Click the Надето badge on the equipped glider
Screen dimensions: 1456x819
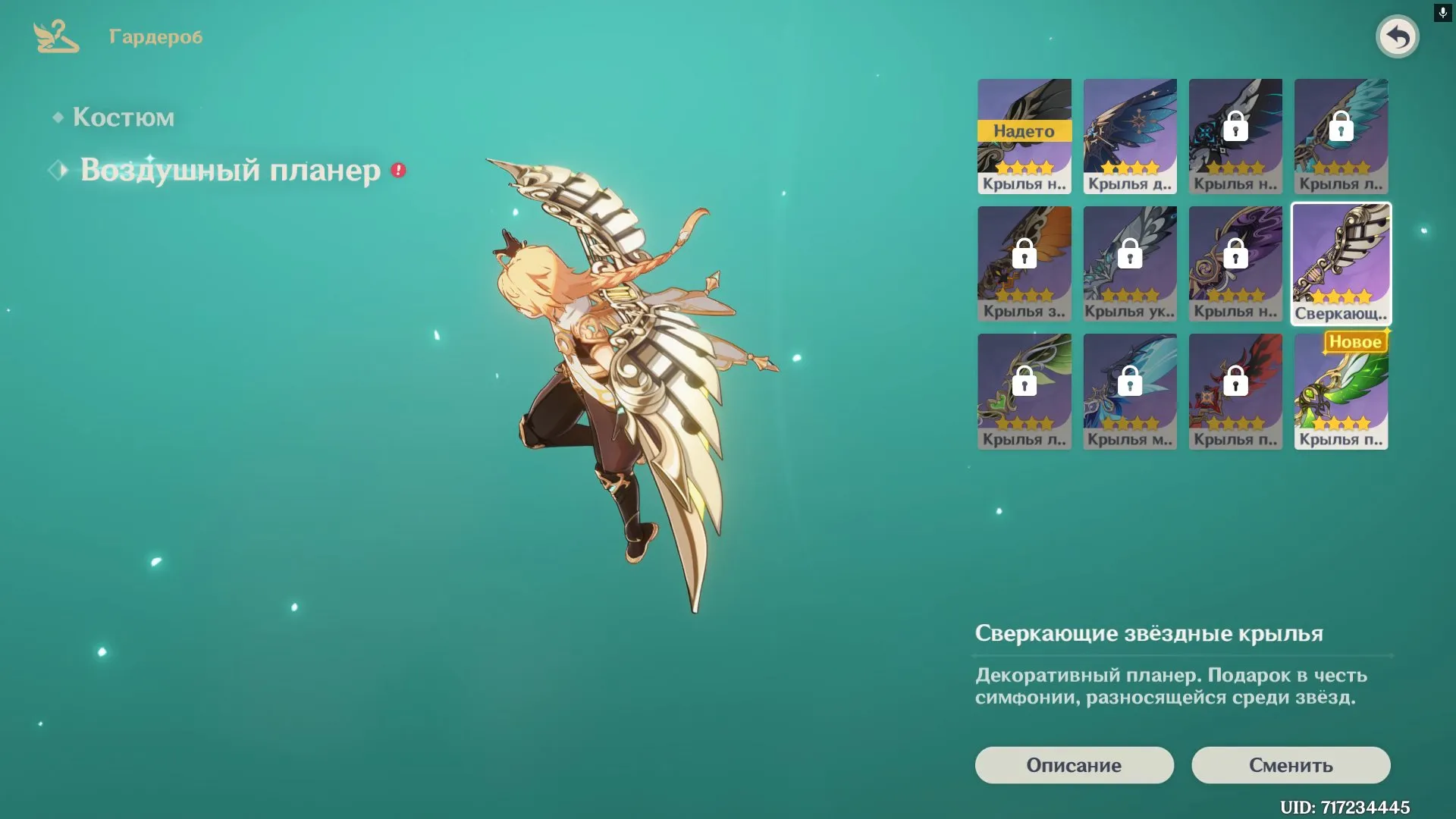click(1025, 130)
